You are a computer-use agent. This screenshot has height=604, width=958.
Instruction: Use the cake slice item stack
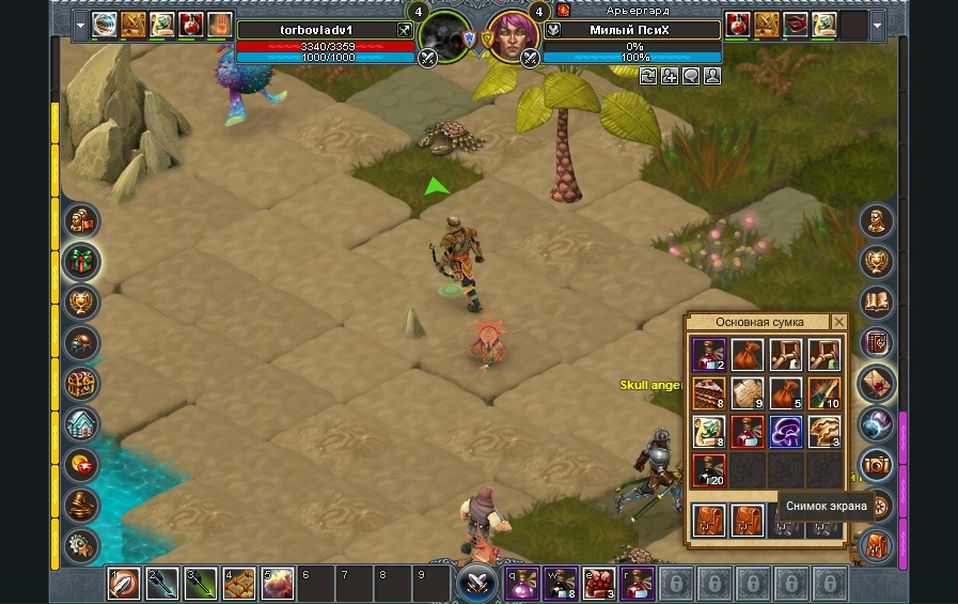709,393
